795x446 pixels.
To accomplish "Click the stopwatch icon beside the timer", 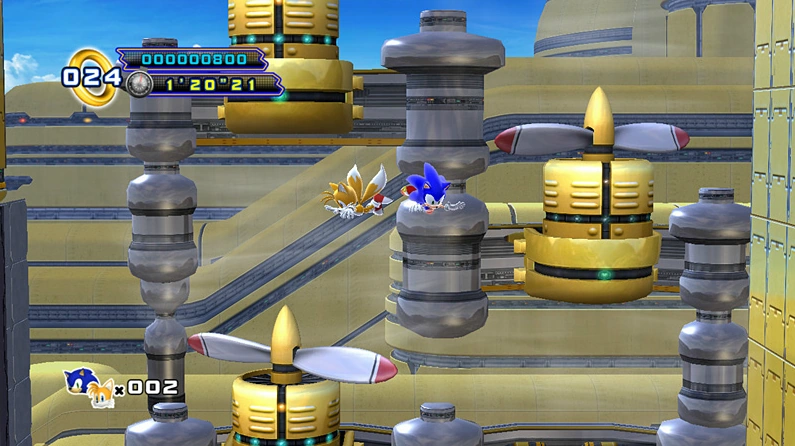I will (139, 85).
